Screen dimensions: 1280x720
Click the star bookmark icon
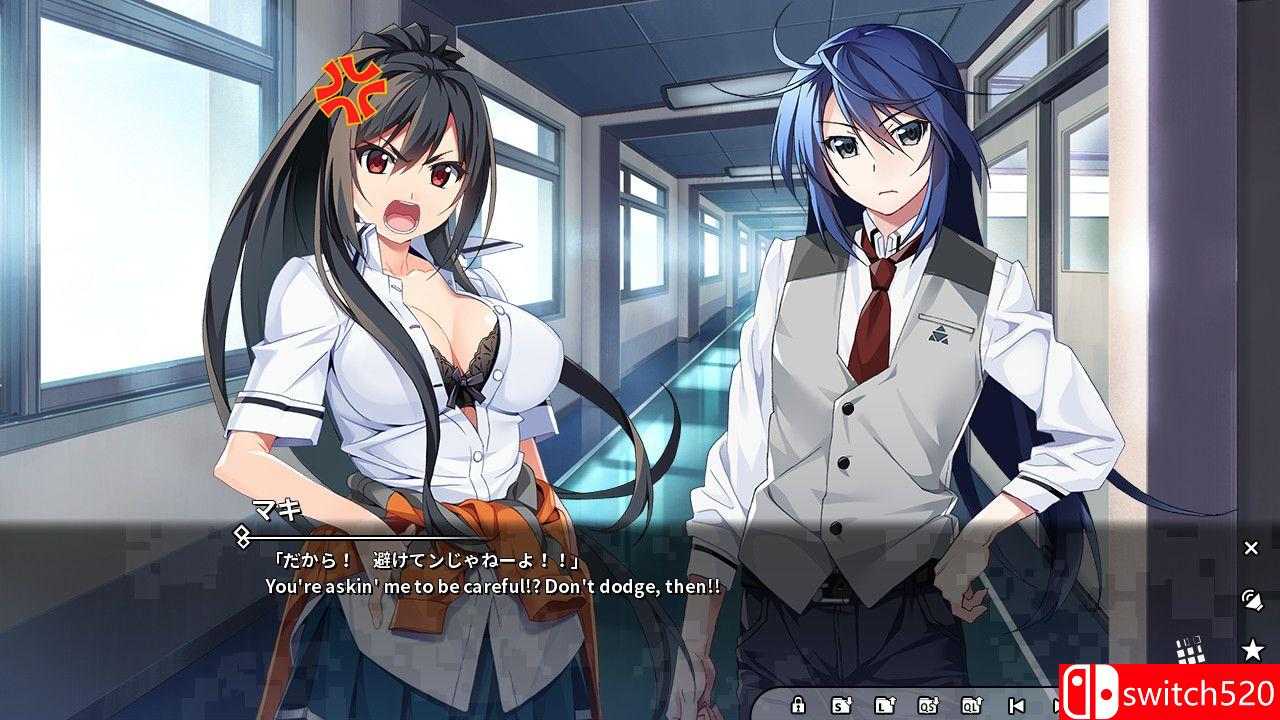[1253, 648]
